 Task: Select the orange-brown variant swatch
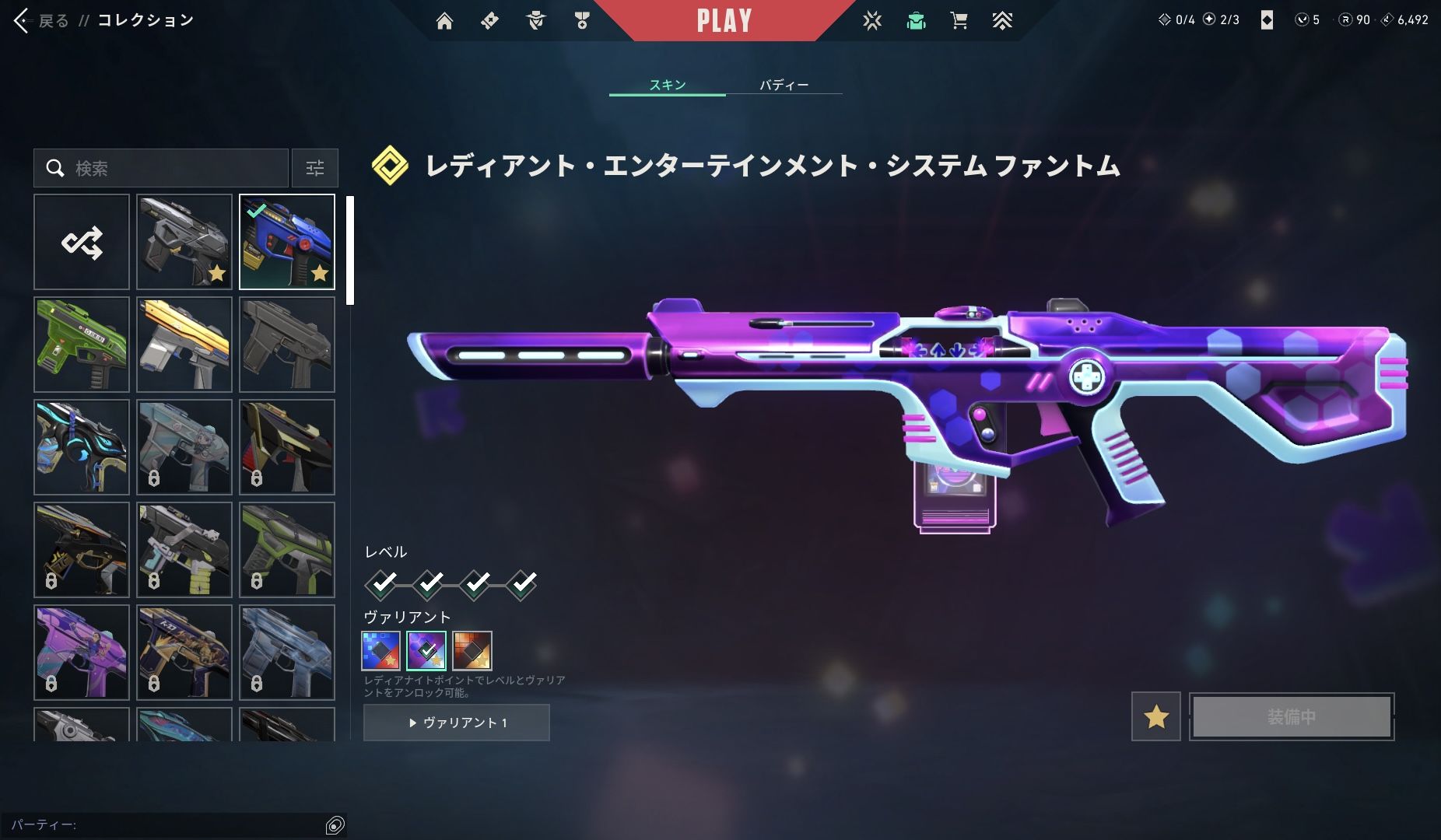(472, 650)
